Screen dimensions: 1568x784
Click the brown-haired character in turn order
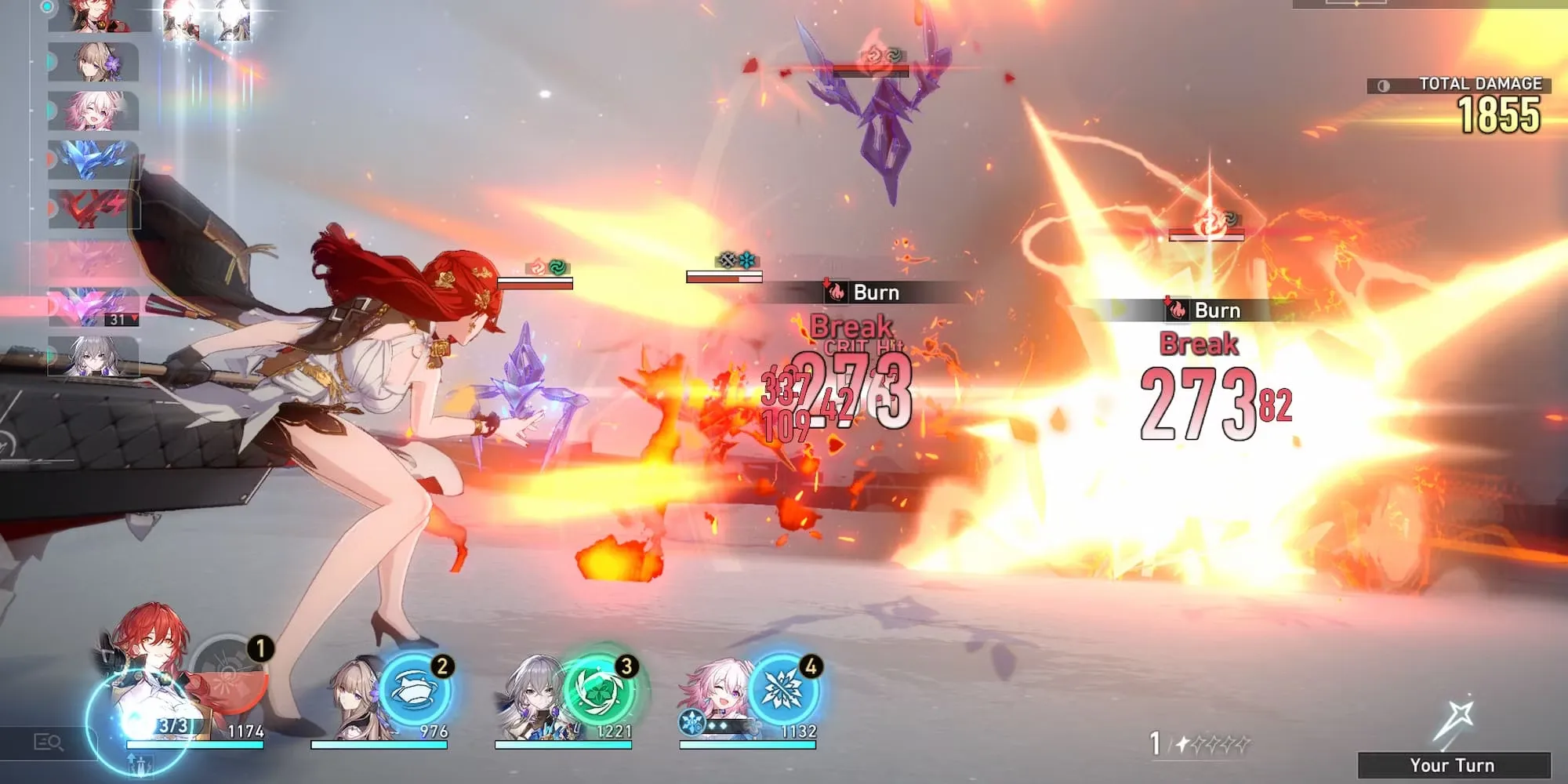pyautogui.click(x=93, y=62)
